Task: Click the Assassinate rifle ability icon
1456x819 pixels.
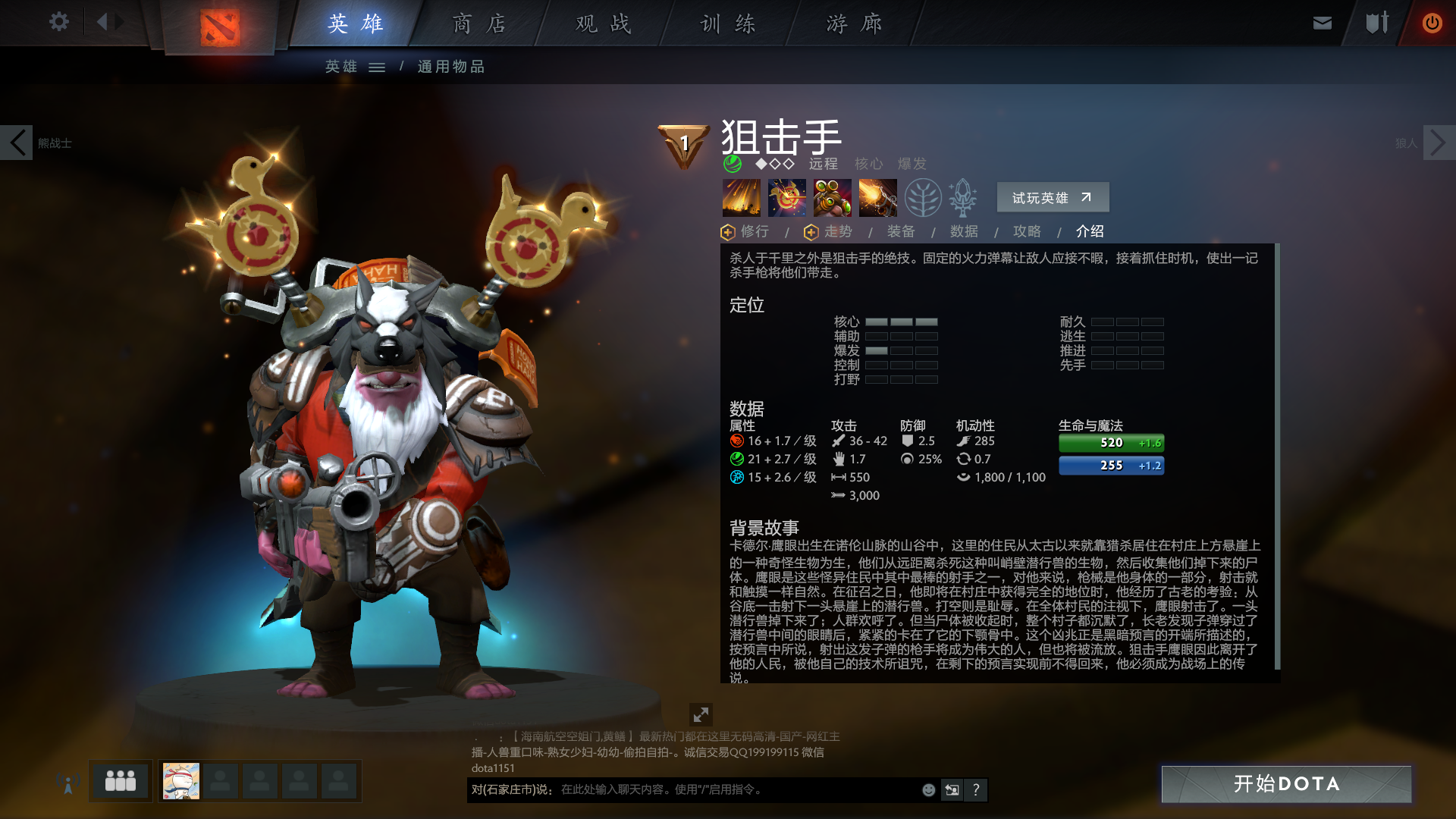Action: tap(877, 197)
